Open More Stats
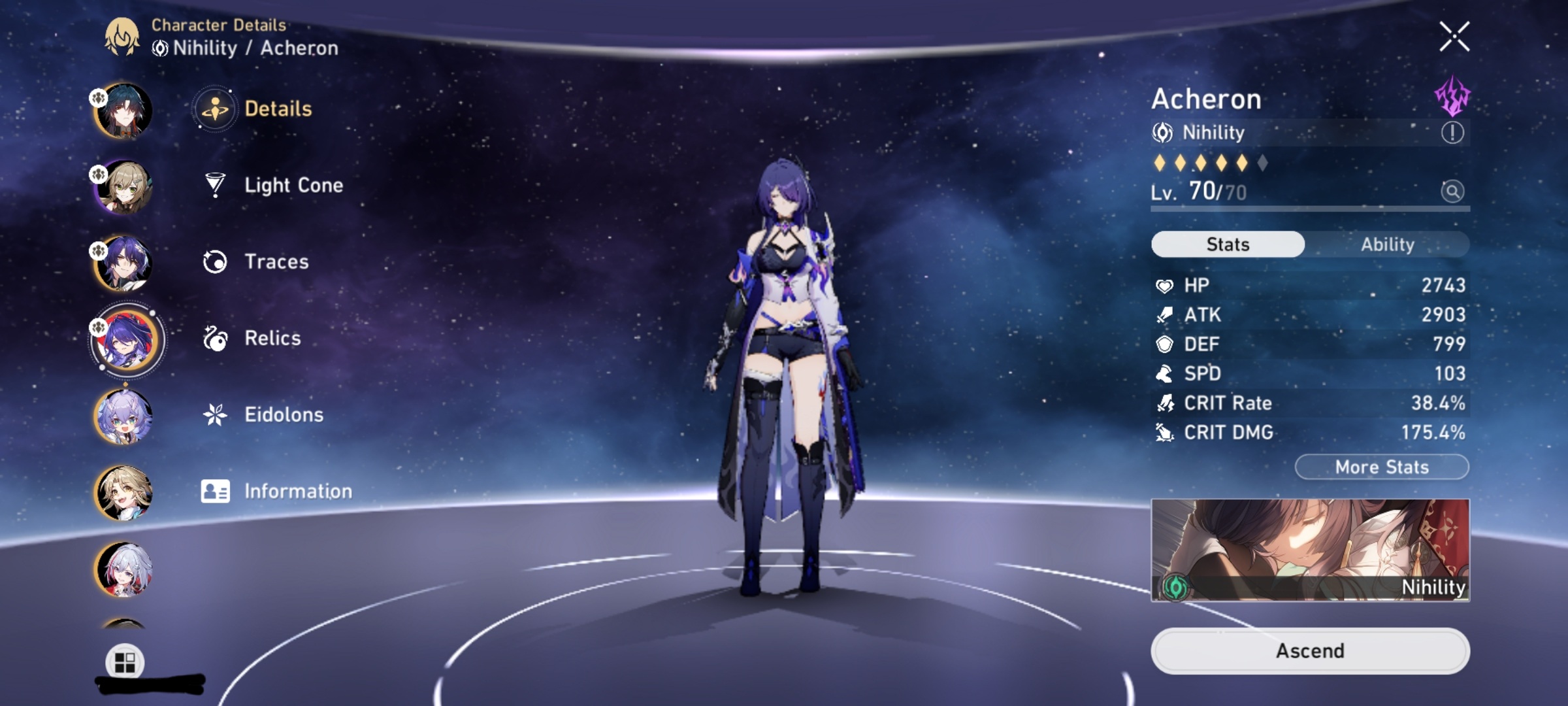The width and height of the screenshot is (1568, 706). [1381, 467]
